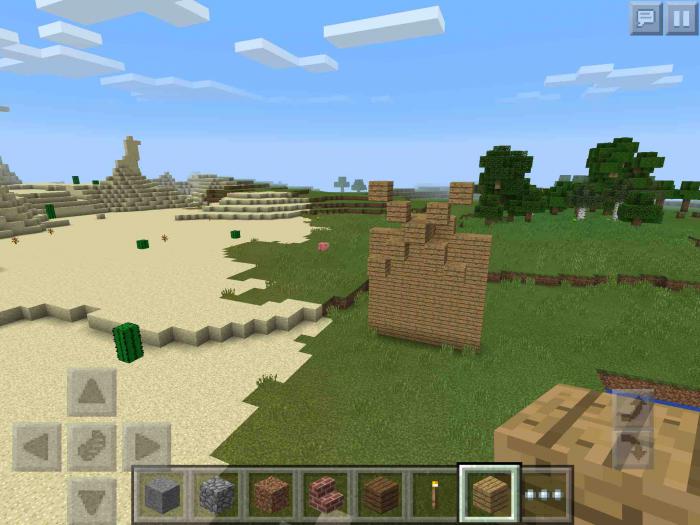Pause the game
Image resolution: width=700 pixels, height=525 pixels.
point(681,19)
